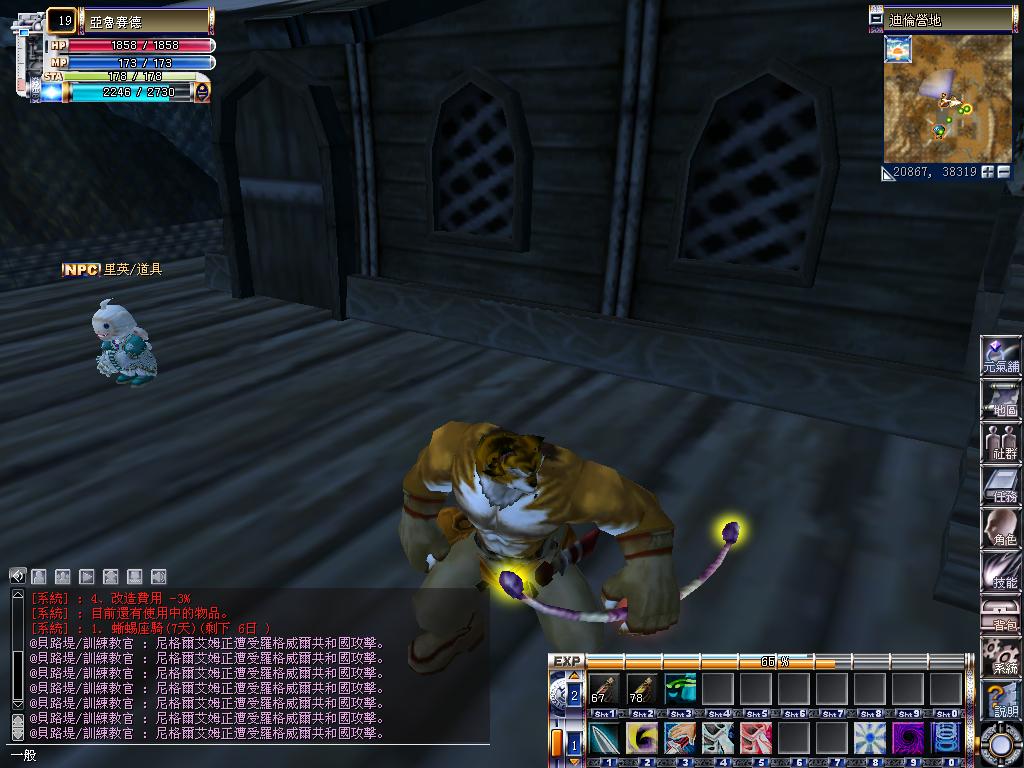Activate the purple vortex skill in slot 9

click(908, 739)
